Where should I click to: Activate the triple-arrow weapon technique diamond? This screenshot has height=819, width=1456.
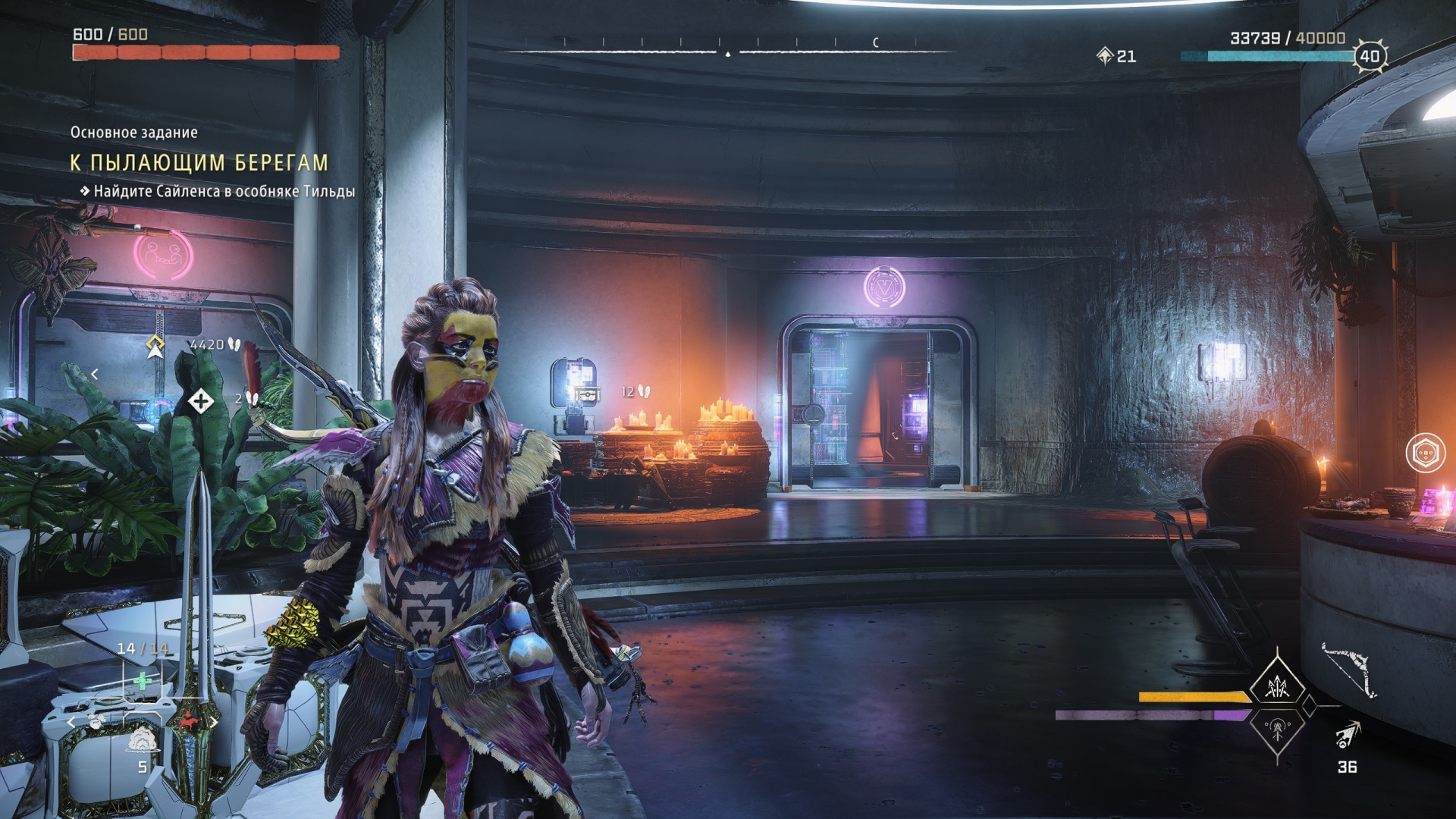[x=1279, y=686]
